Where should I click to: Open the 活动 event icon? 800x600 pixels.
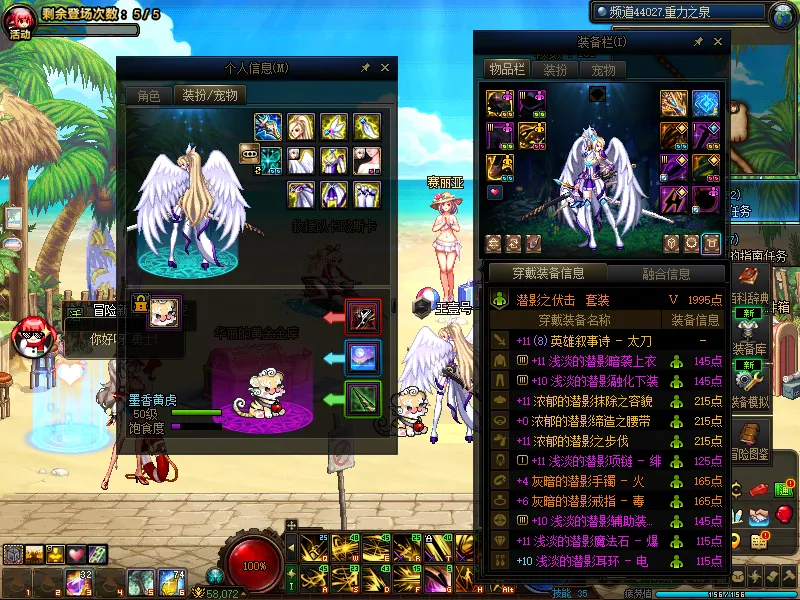coord(20,22)
